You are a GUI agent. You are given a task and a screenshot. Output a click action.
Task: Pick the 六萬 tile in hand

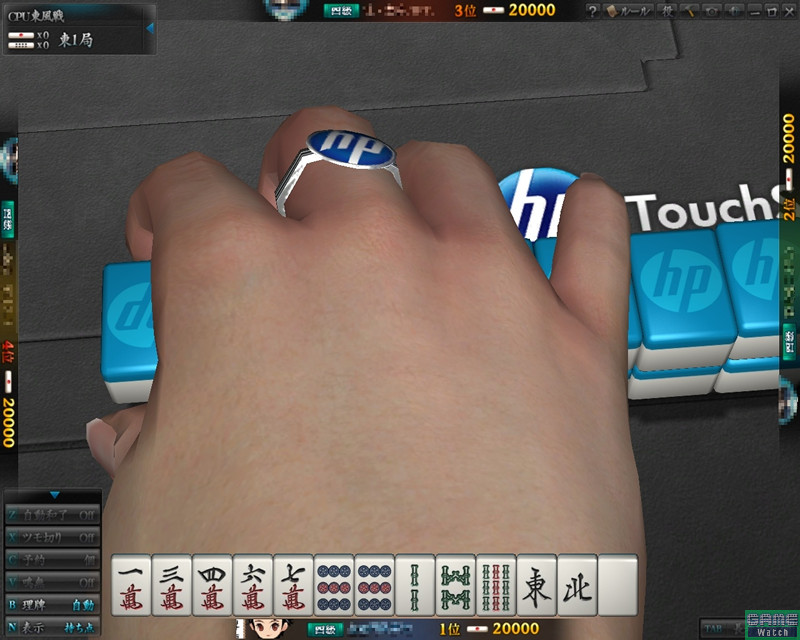[253, 585]
